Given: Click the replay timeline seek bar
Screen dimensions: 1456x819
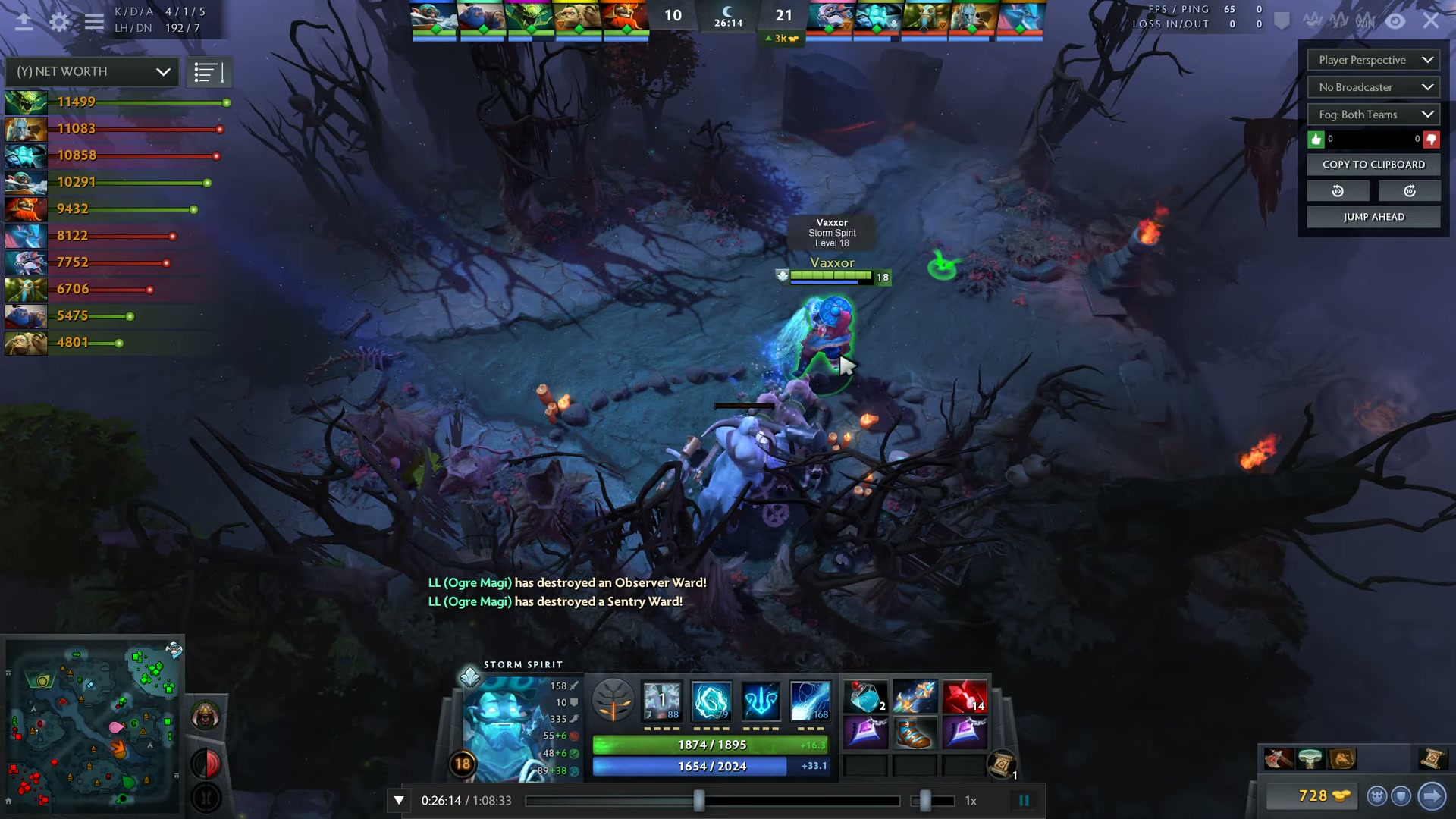Looking at the screenshot, I should coord(713,800).
